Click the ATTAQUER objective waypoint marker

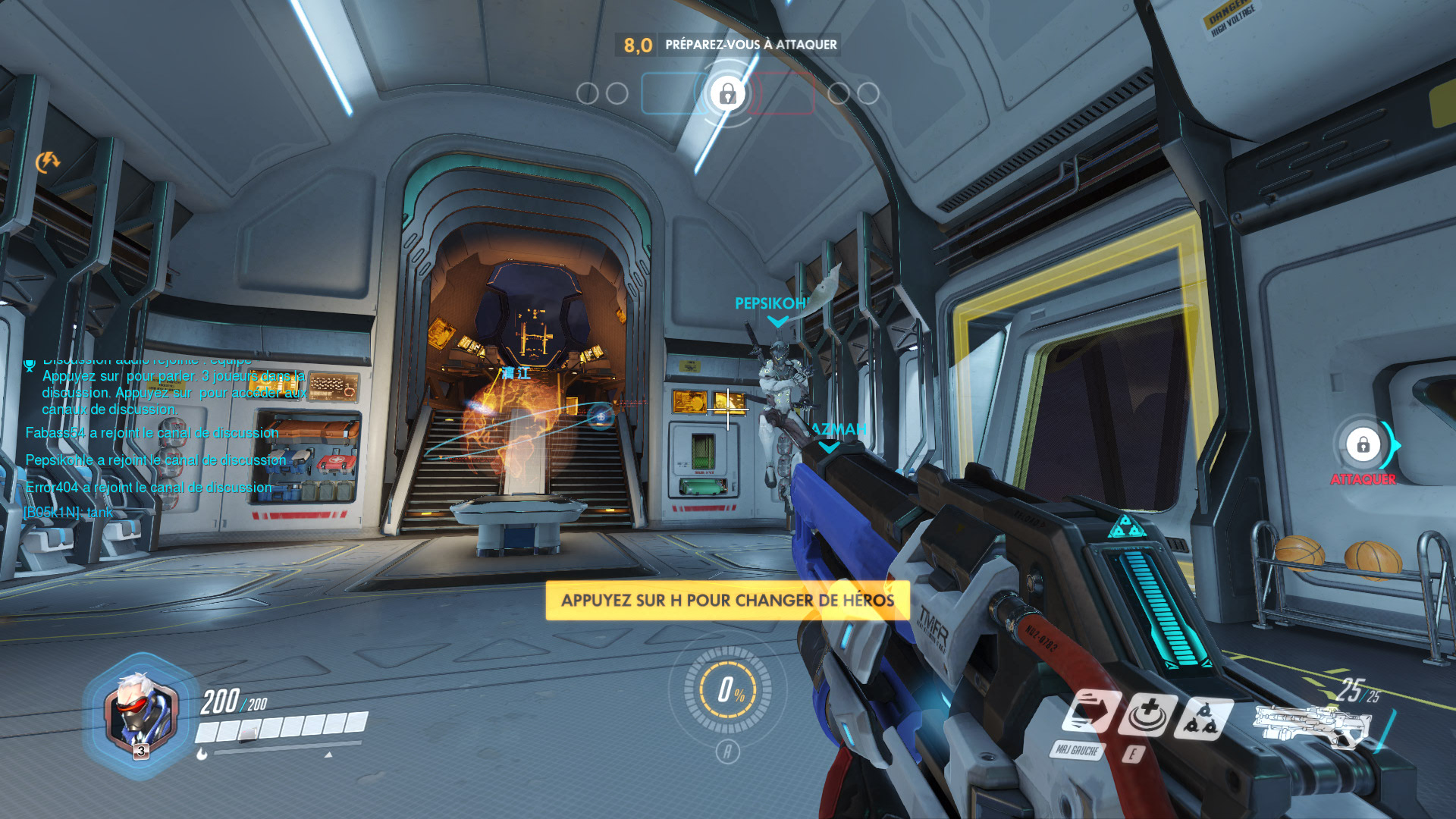pos(1363,445)
